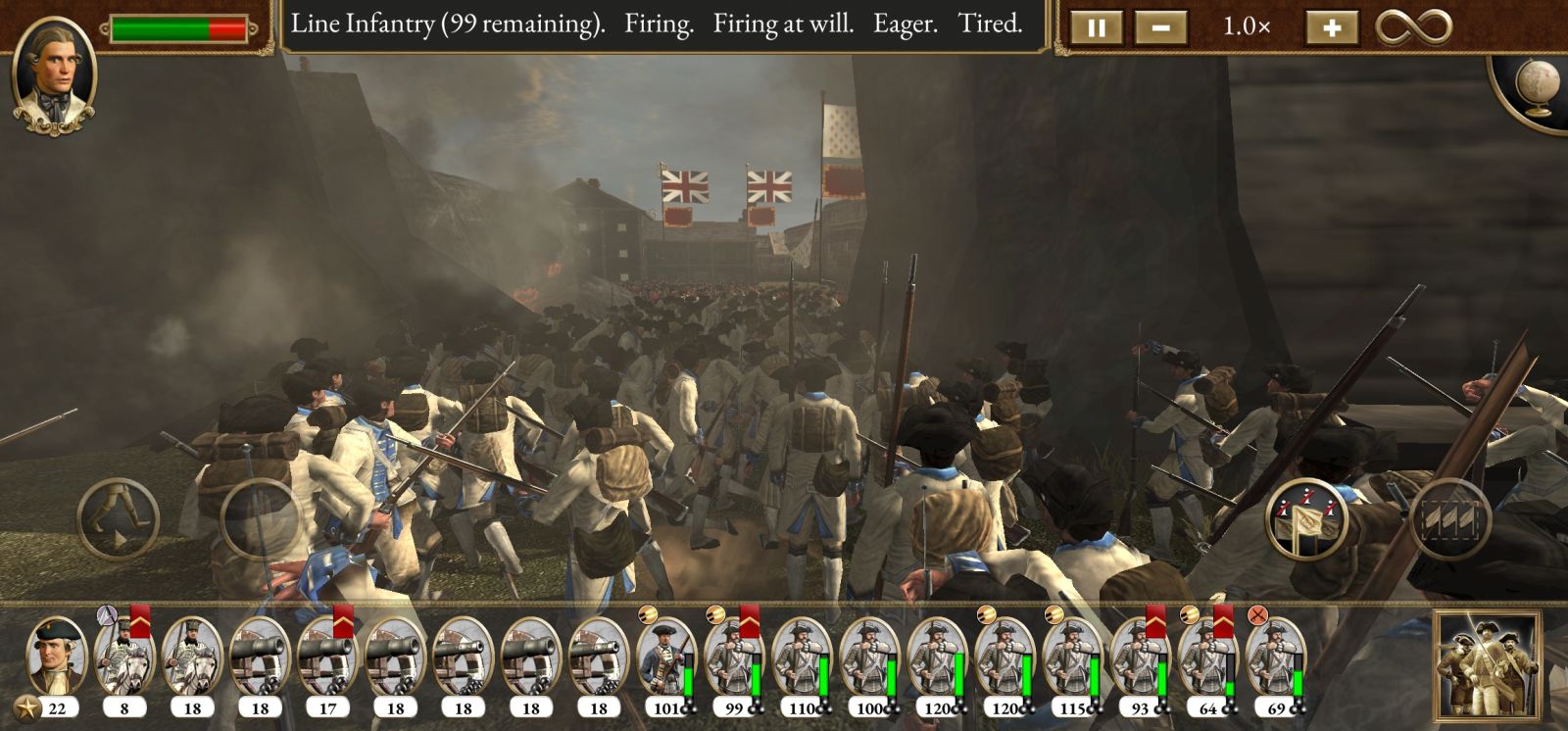Toggle unlimited time with the infinity icon
Viewport: 1568px width, 731px height.
click(x=1413, y=26)
